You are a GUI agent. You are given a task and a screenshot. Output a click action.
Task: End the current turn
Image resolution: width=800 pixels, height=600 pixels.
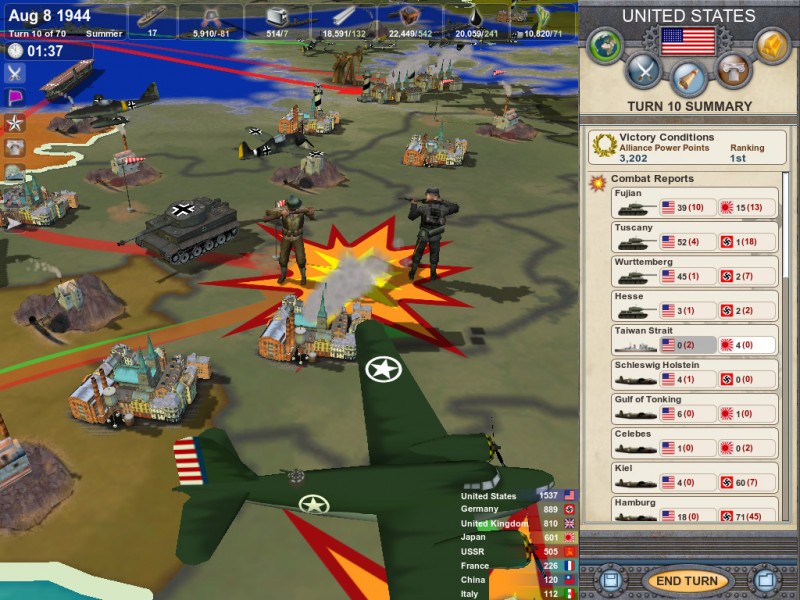pos(688,581)
